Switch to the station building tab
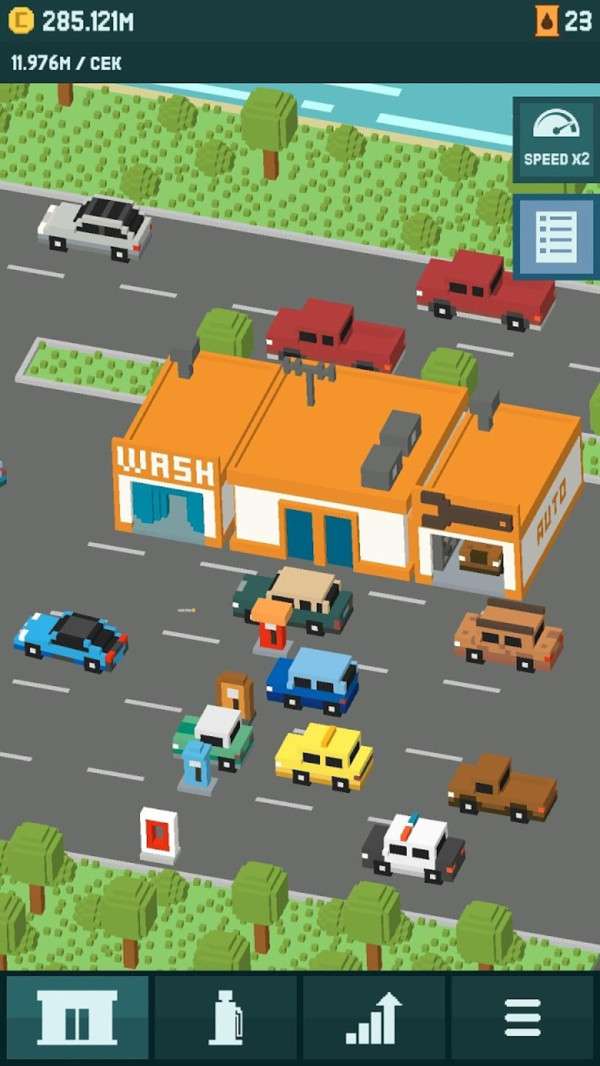 pyautogui.click(x=77, y=1017)
